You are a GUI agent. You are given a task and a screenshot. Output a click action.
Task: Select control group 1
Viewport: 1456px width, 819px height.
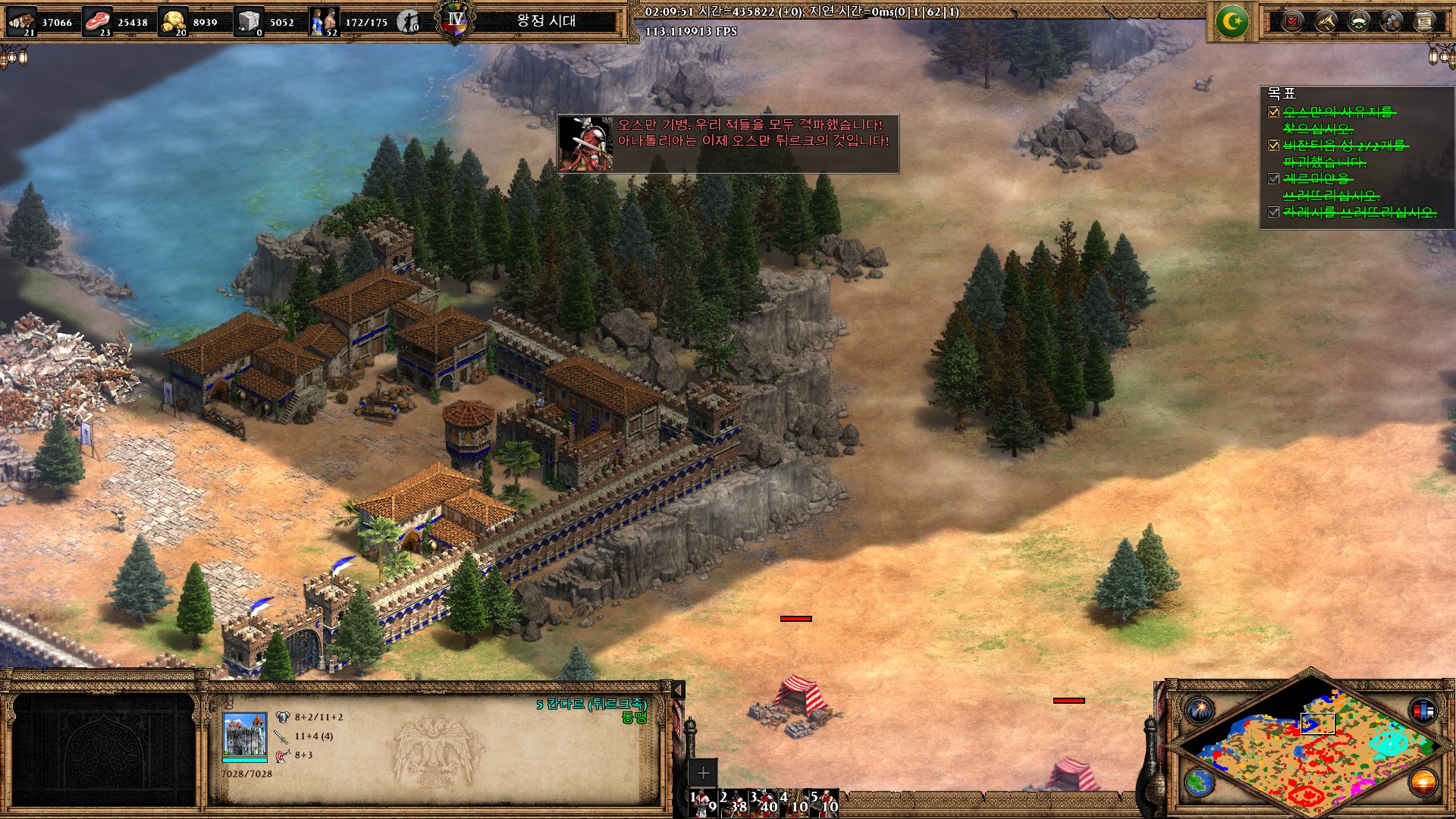pyautogui.click(x=703, y=802)
